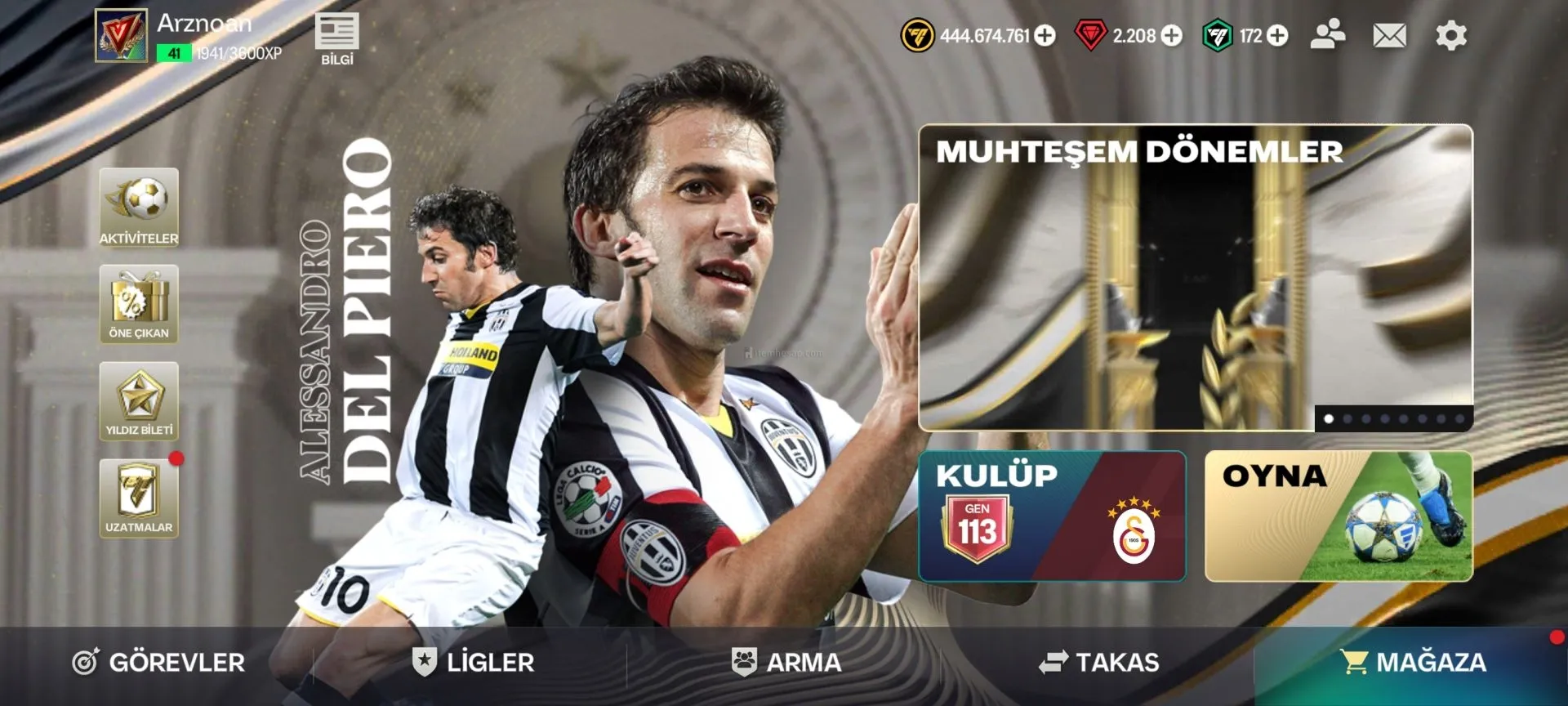Screen dimensions: 1568x706
Task: Open the Arznoan player profile
Action: click(121, 35)
